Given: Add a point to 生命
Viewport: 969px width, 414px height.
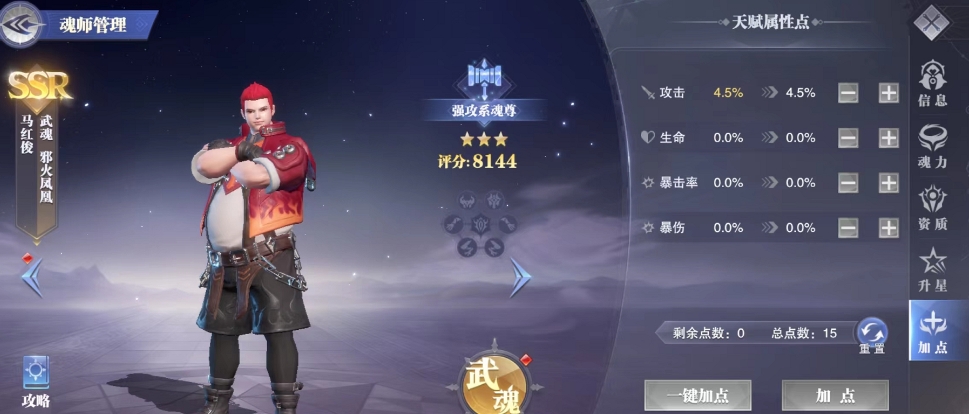Looking at the screenshot, I should tap(888, 138).
